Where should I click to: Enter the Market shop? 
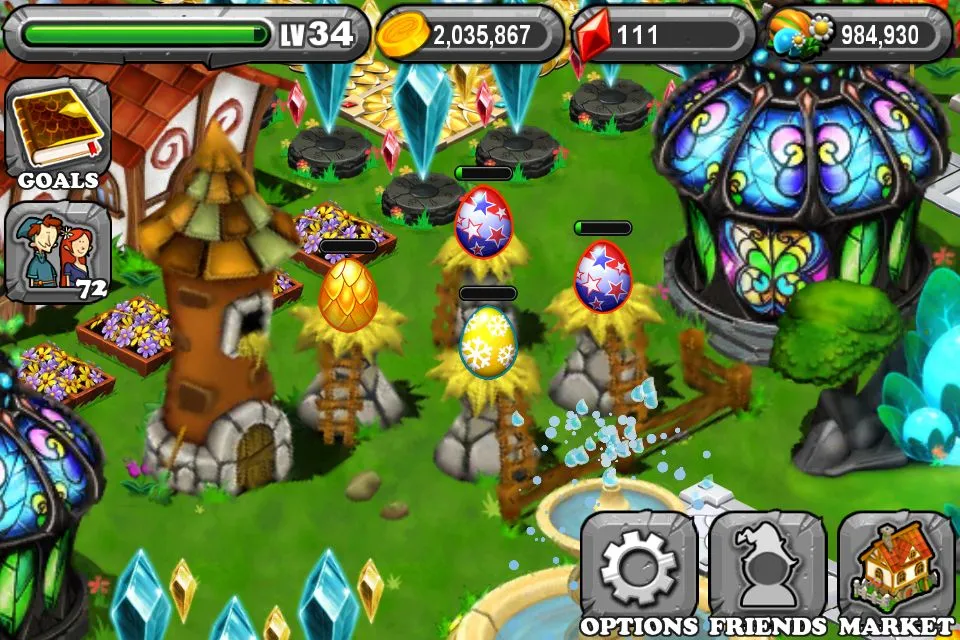[896, 569]
